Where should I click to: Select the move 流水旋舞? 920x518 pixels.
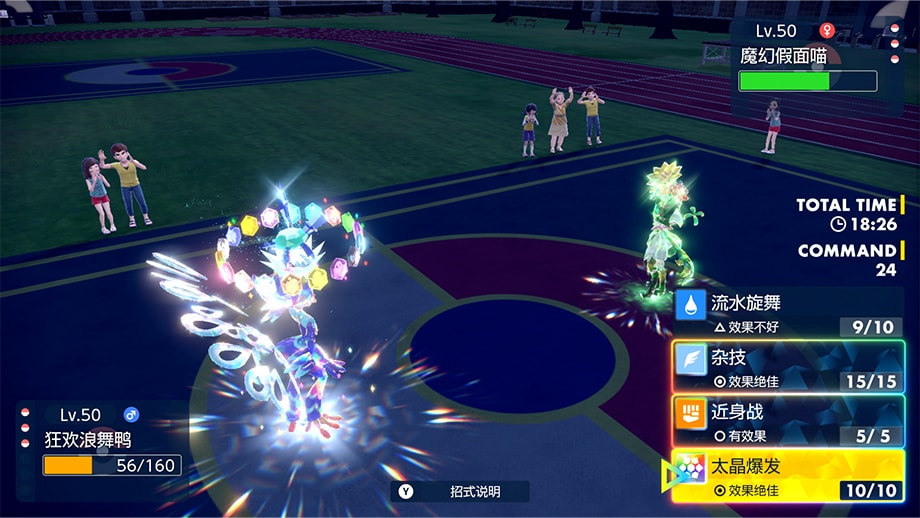coord(788,311)
